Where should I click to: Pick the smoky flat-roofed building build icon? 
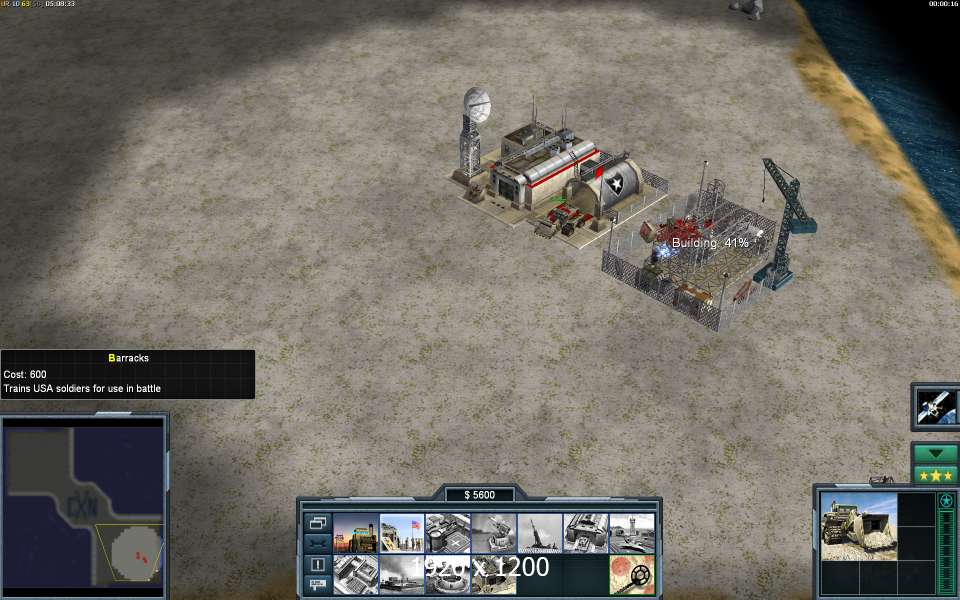point(402,574)
